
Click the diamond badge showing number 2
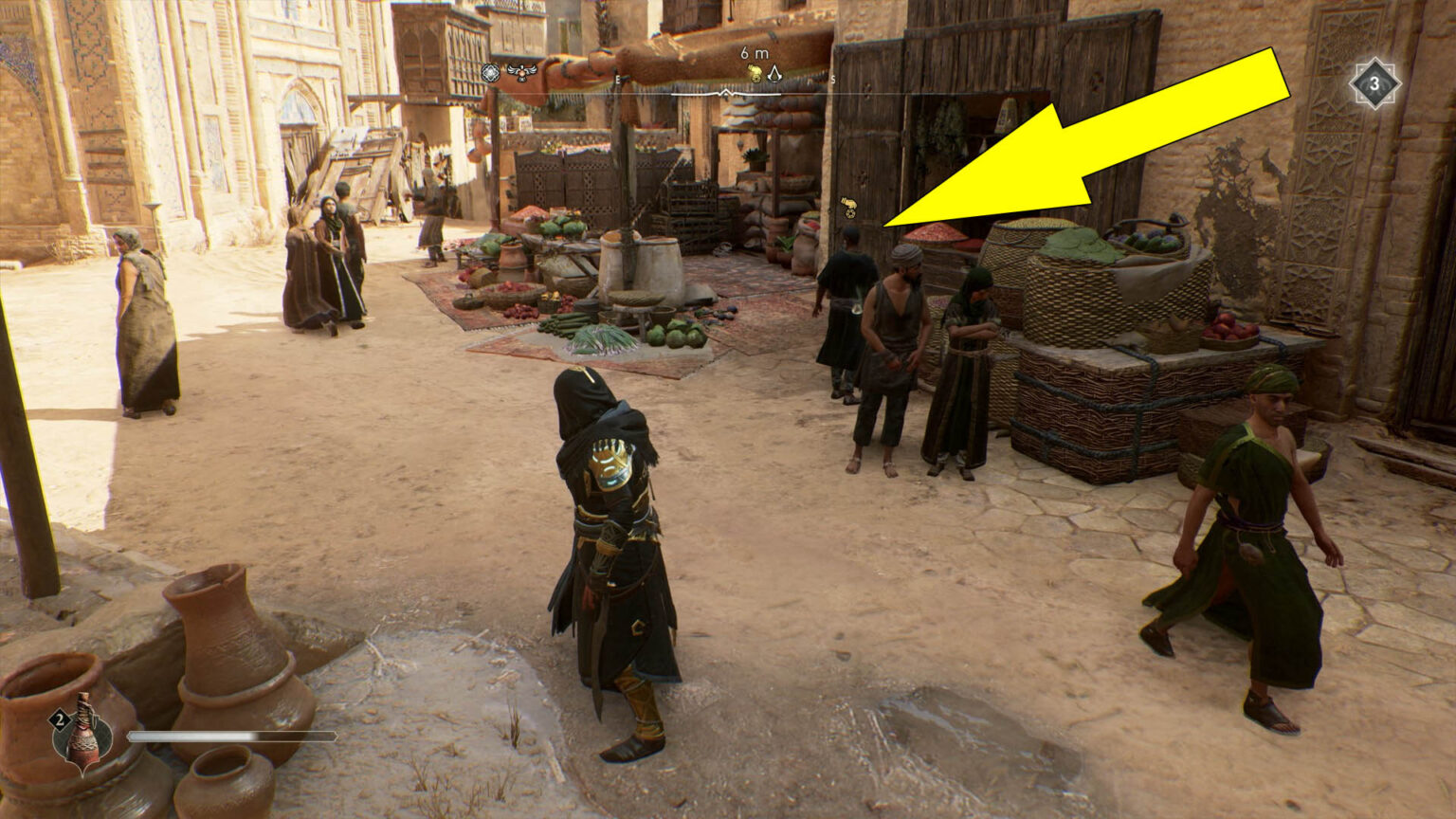pyautogui.click(x=58, y=720)
